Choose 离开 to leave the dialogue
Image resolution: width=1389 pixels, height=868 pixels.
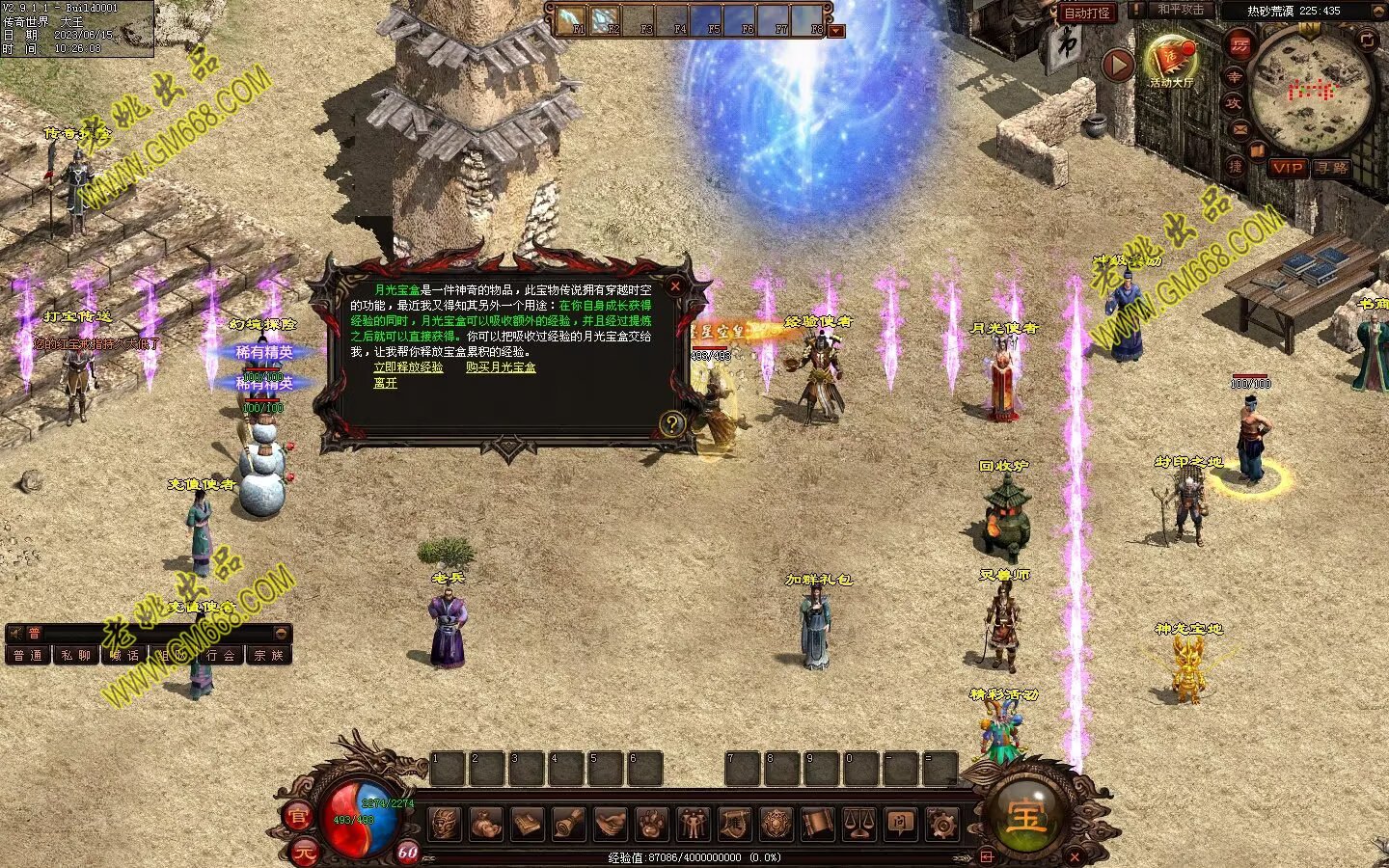(x=385, y=383)
